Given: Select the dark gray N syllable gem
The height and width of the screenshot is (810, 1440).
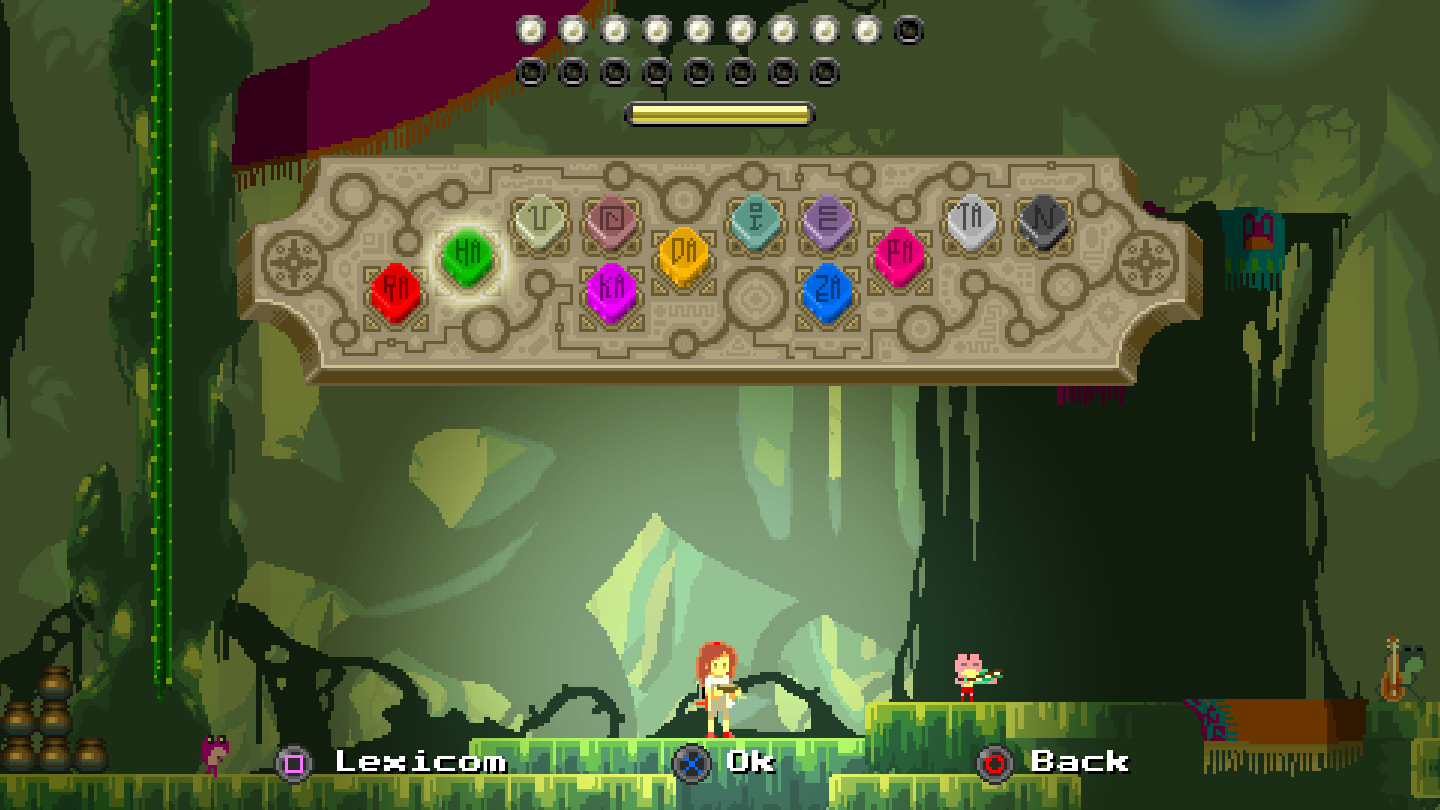Looking at the screenshot, I should pos(1040,220).
